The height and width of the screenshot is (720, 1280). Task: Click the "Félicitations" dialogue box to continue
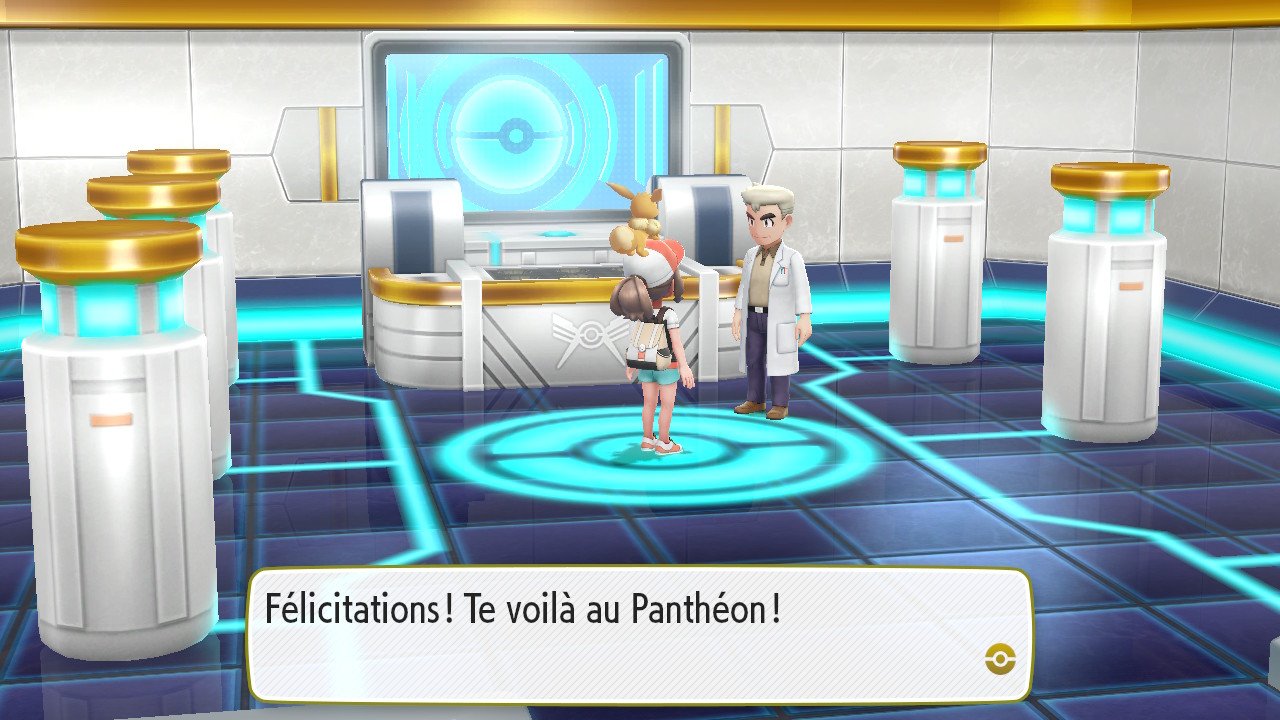point(640,635)
